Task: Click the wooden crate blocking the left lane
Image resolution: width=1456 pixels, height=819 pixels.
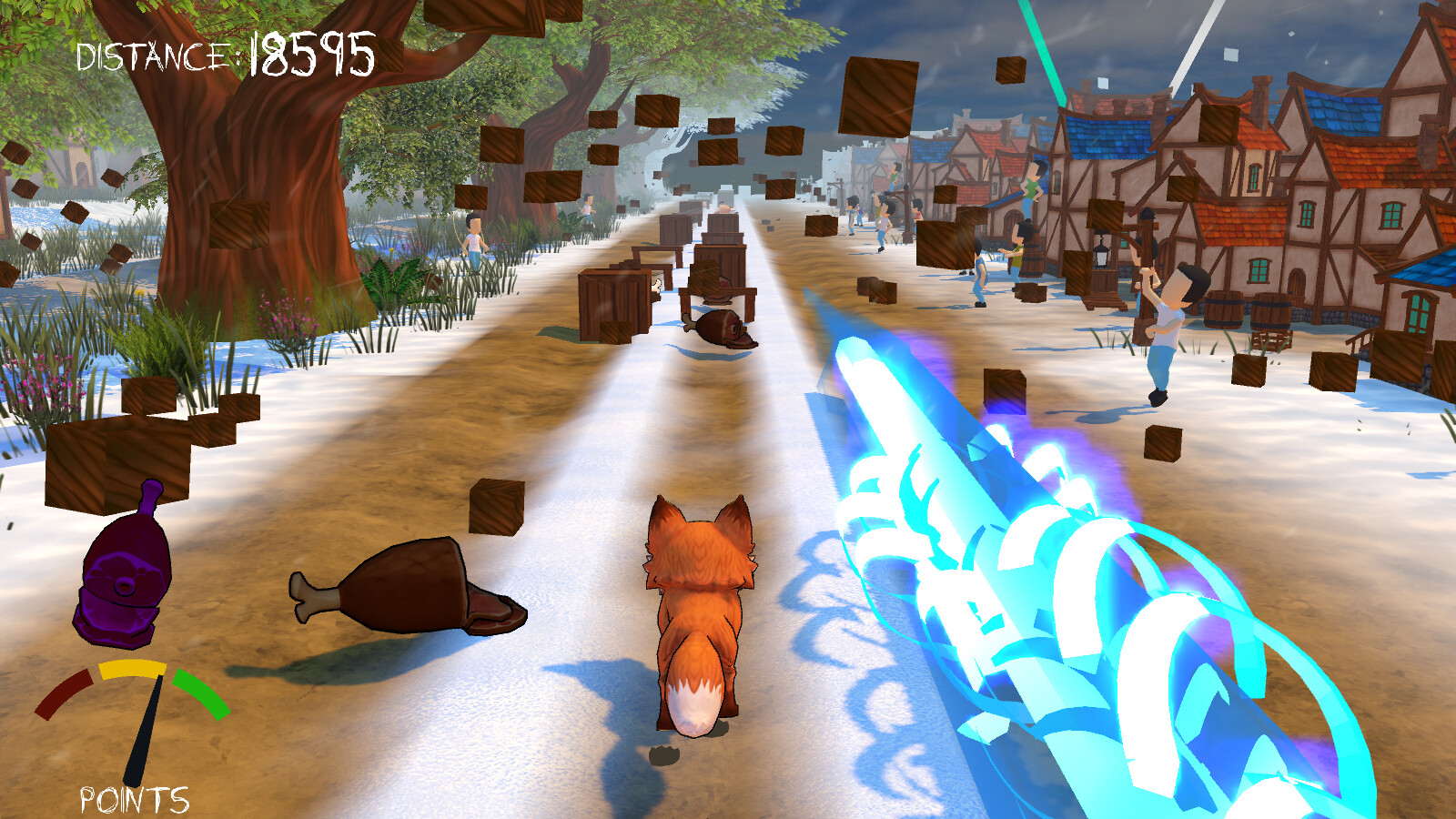Action: tap(614, 300)
